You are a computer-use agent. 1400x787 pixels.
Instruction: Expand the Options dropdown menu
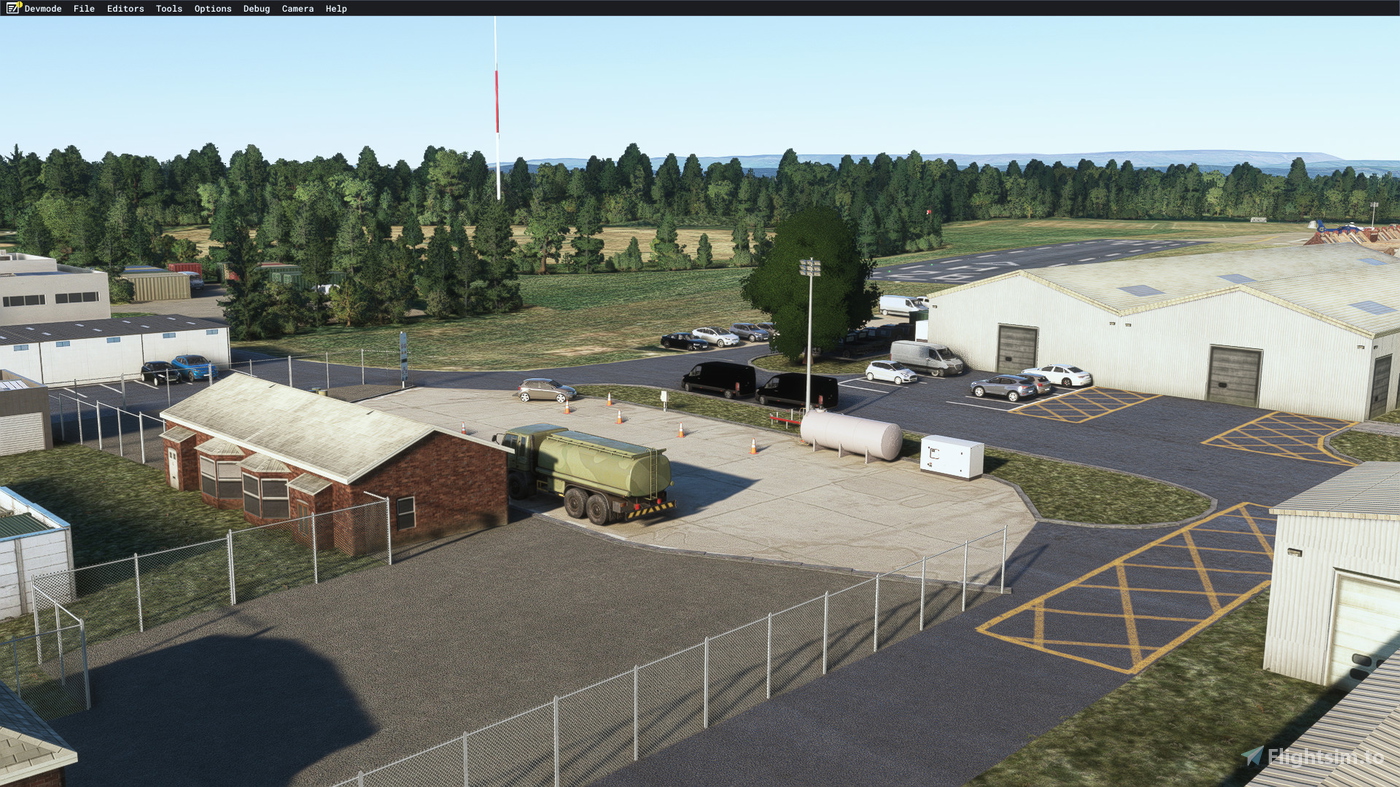[x=212, y=7]
